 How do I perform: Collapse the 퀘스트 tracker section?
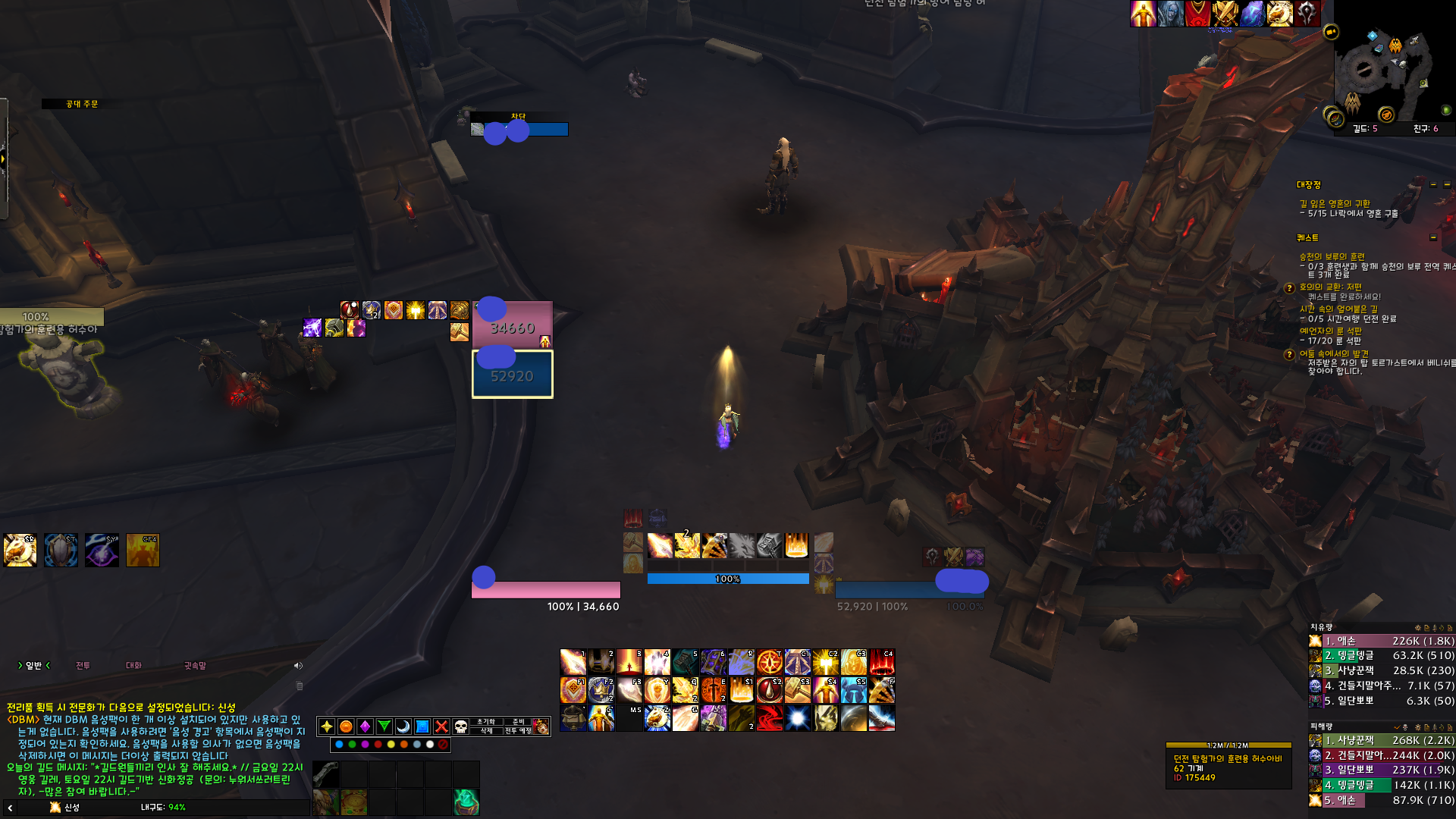1433,238
